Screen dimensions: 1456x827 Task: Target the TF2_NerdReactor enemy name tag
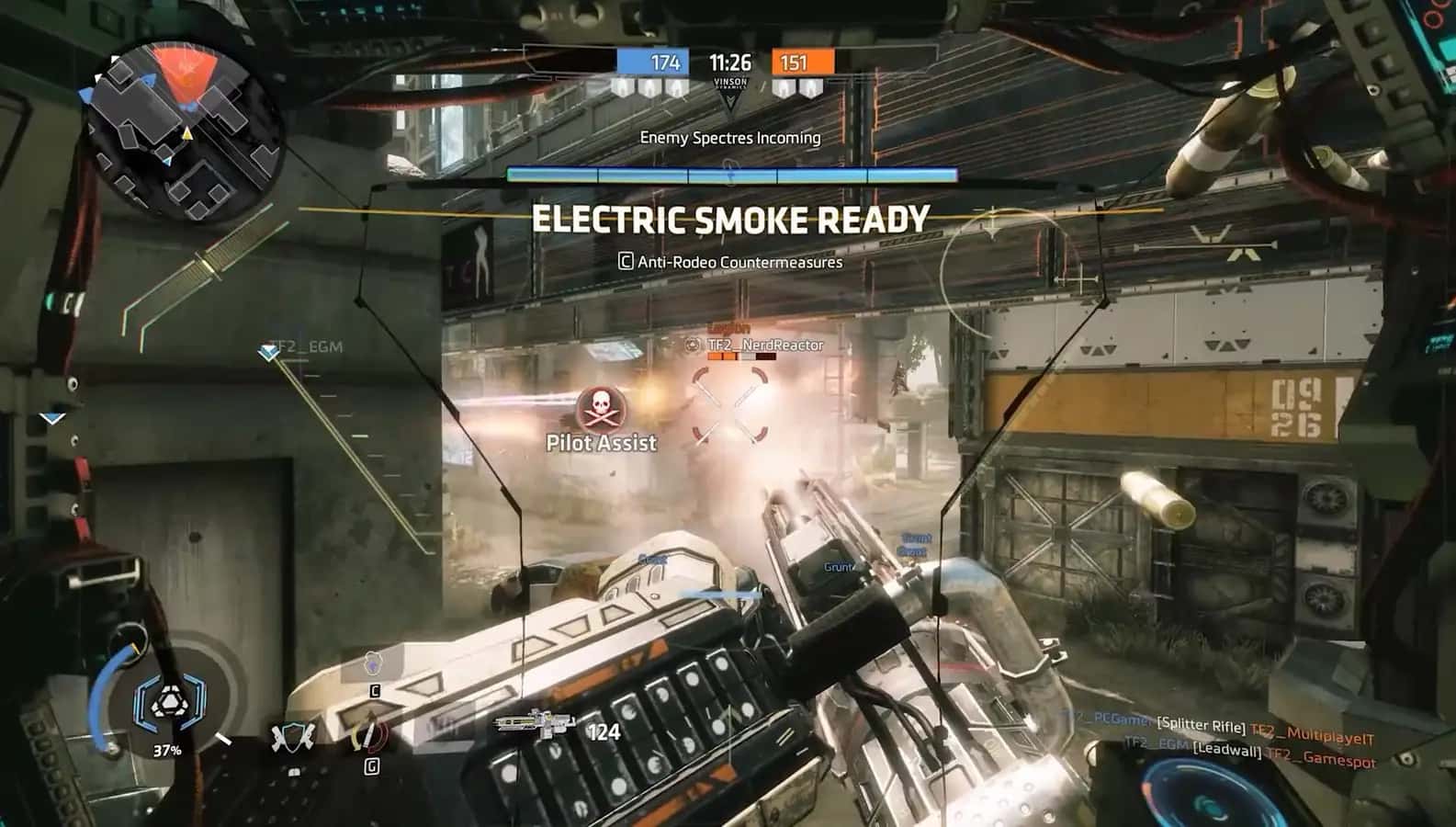[x=765, y=346]
